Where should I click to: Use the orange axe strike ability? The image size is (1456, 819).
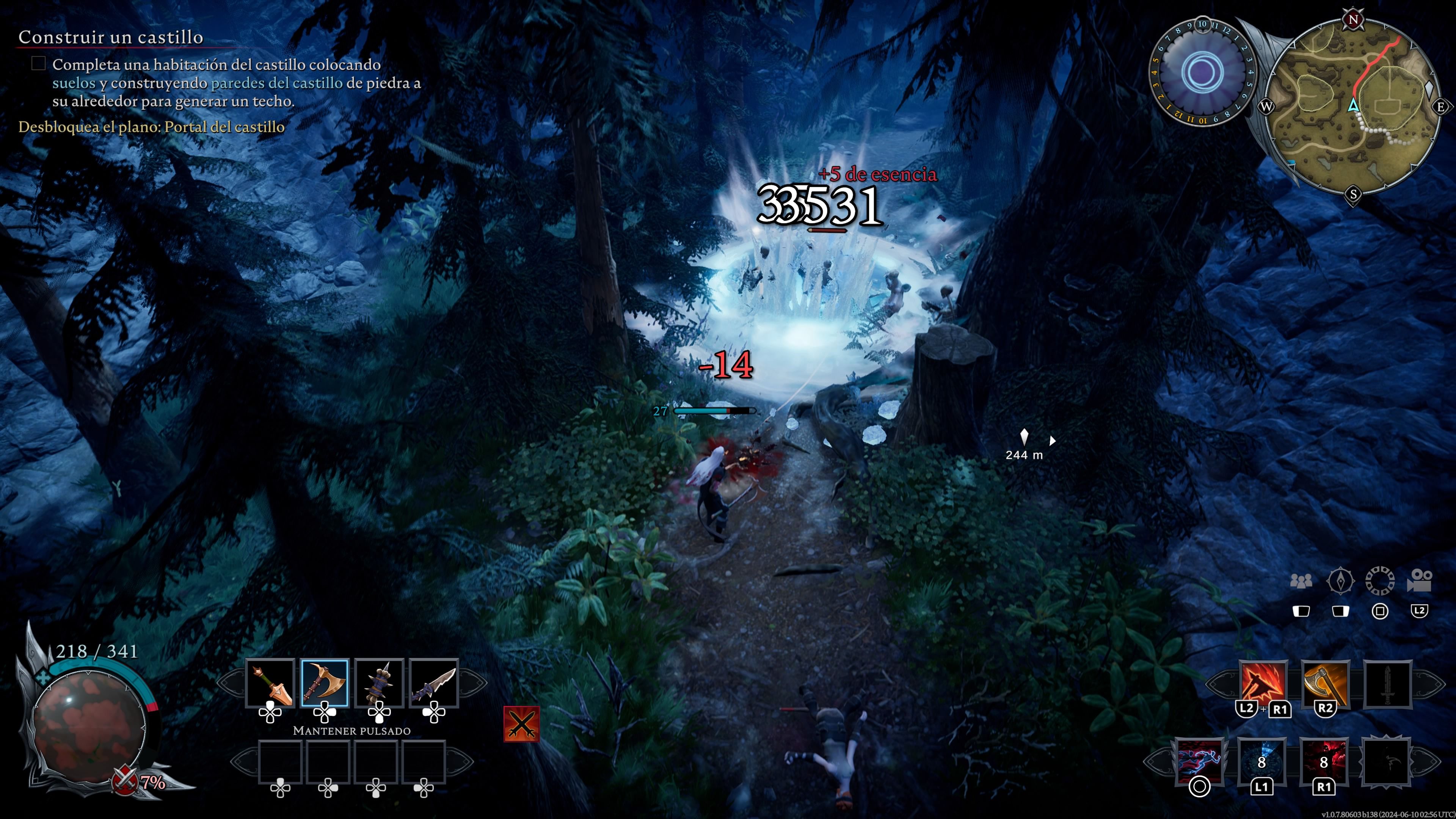pos(1325,684)
